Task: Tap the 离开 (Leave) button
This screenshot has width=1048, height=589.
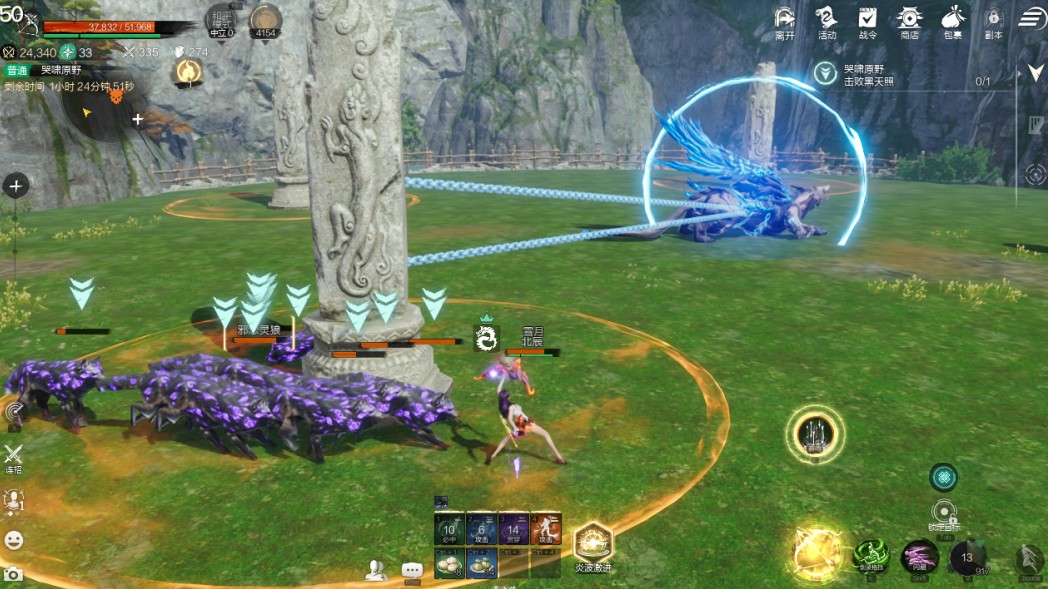Action: click(x=785, y=21)
